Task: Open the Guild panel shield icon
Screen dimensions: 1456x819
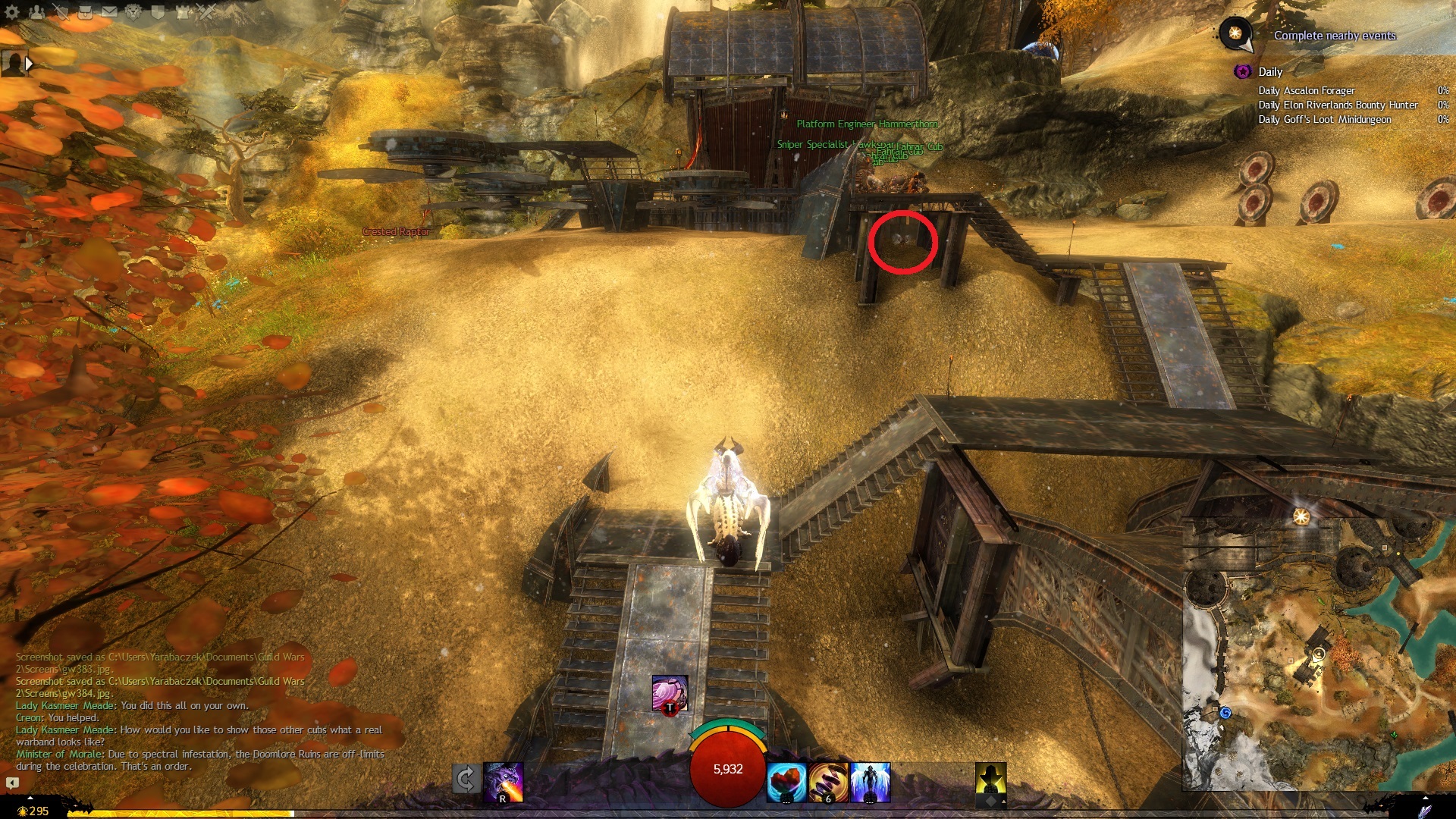Action: pyautogui.click(x=158, y=11)
